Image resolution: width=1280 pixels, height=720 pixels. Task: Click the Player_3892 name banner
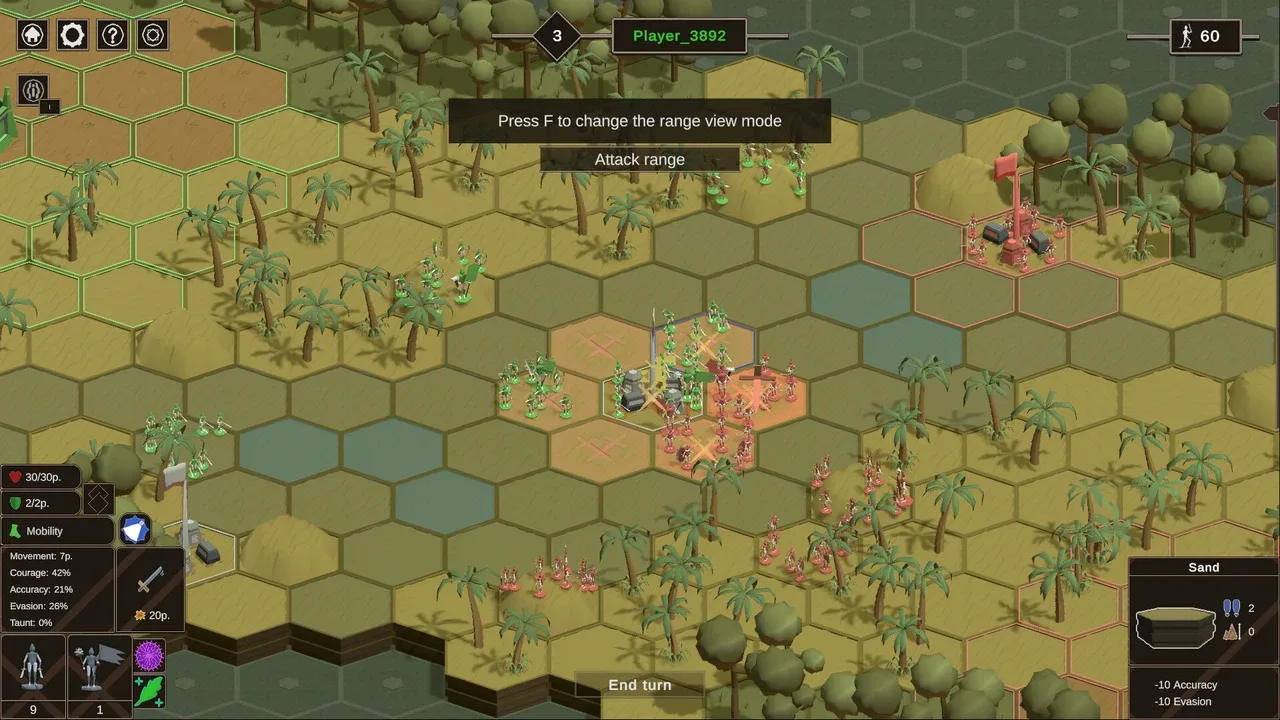(x=679, y=36)
